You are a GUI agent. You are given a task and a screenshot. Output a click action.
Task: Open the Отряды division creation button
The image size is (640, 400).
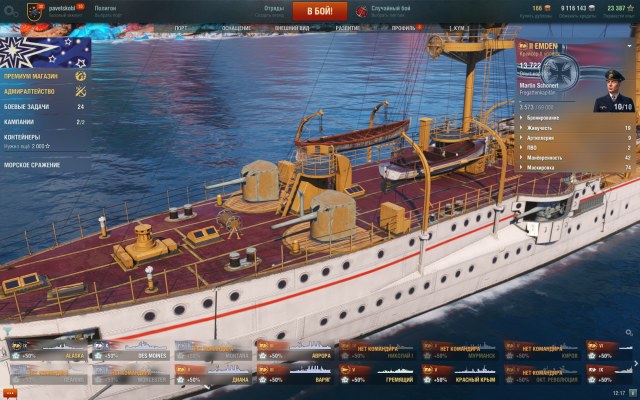point(273,10)
